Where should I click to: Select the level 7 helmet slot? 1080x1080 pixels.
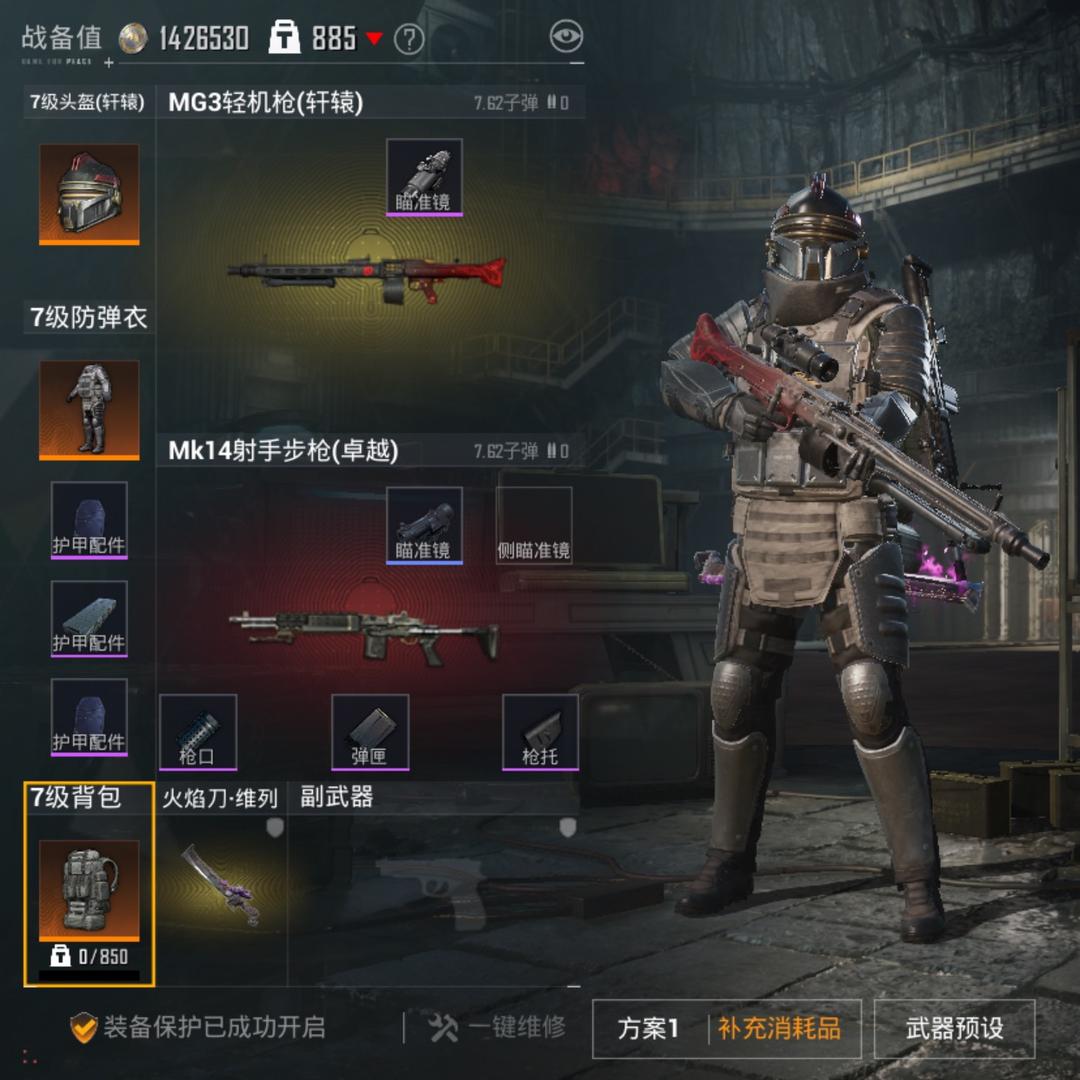89,194
